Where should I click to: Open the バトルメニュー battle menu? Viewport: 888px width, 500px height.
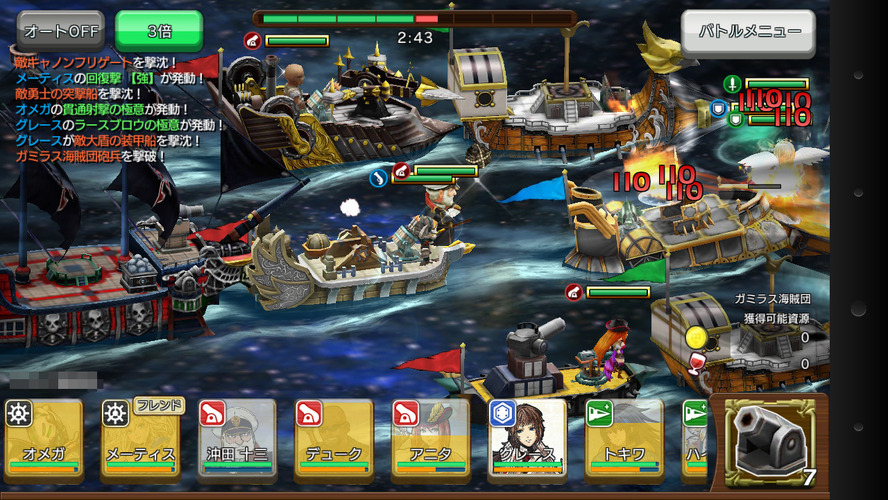coord(748,31)
